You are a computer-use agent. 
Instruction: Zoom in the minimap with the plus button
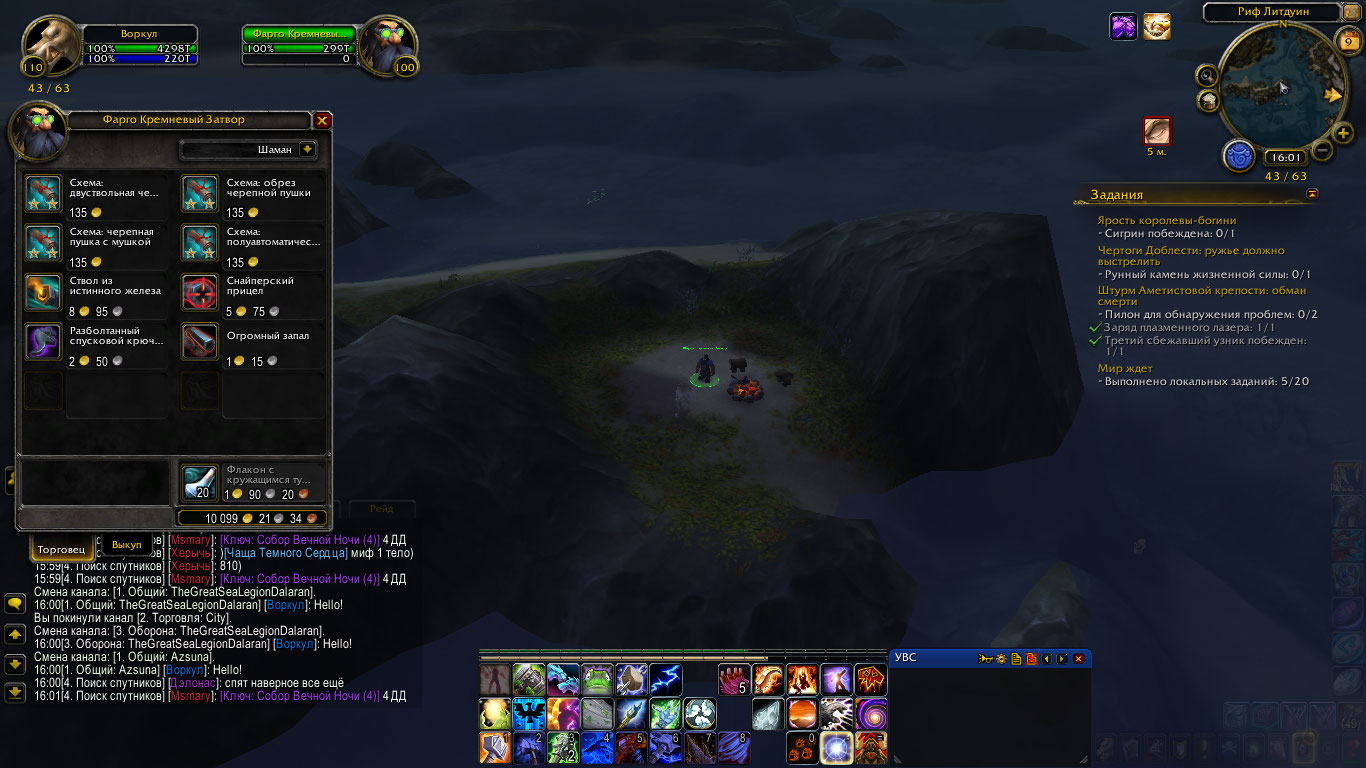pyautogui.click(x=1343, y=134)
